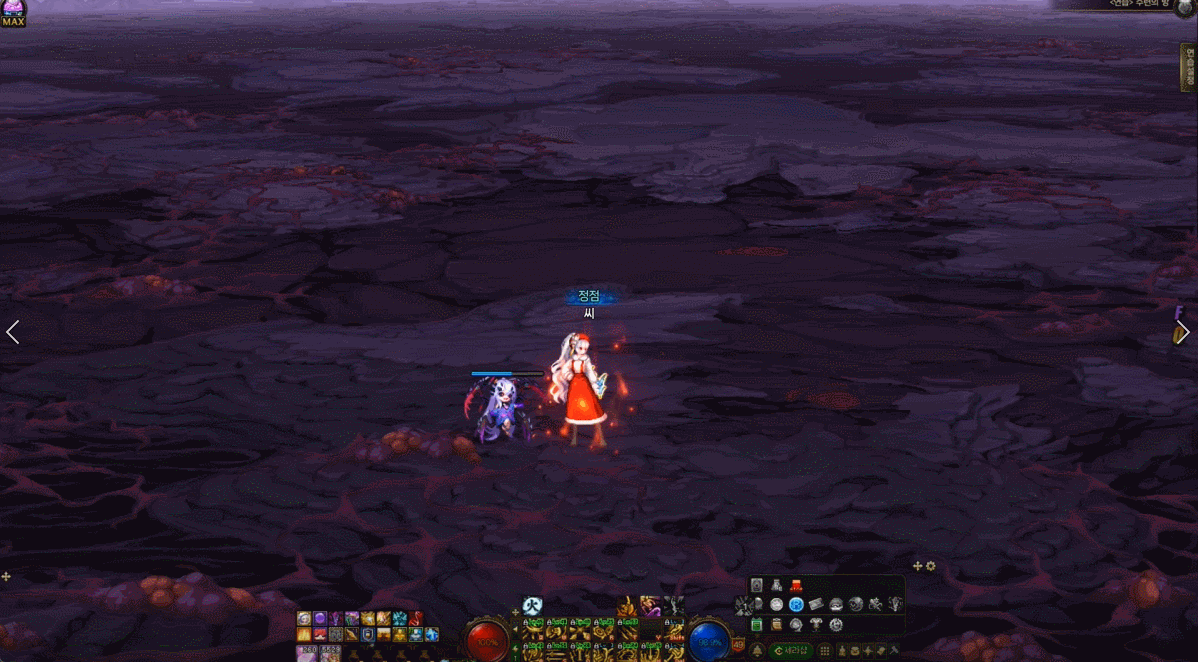Viewport: 1198px width, 662px height.
Task: Select the blue R coin icon in the menu panel
Action: (796, 604)
